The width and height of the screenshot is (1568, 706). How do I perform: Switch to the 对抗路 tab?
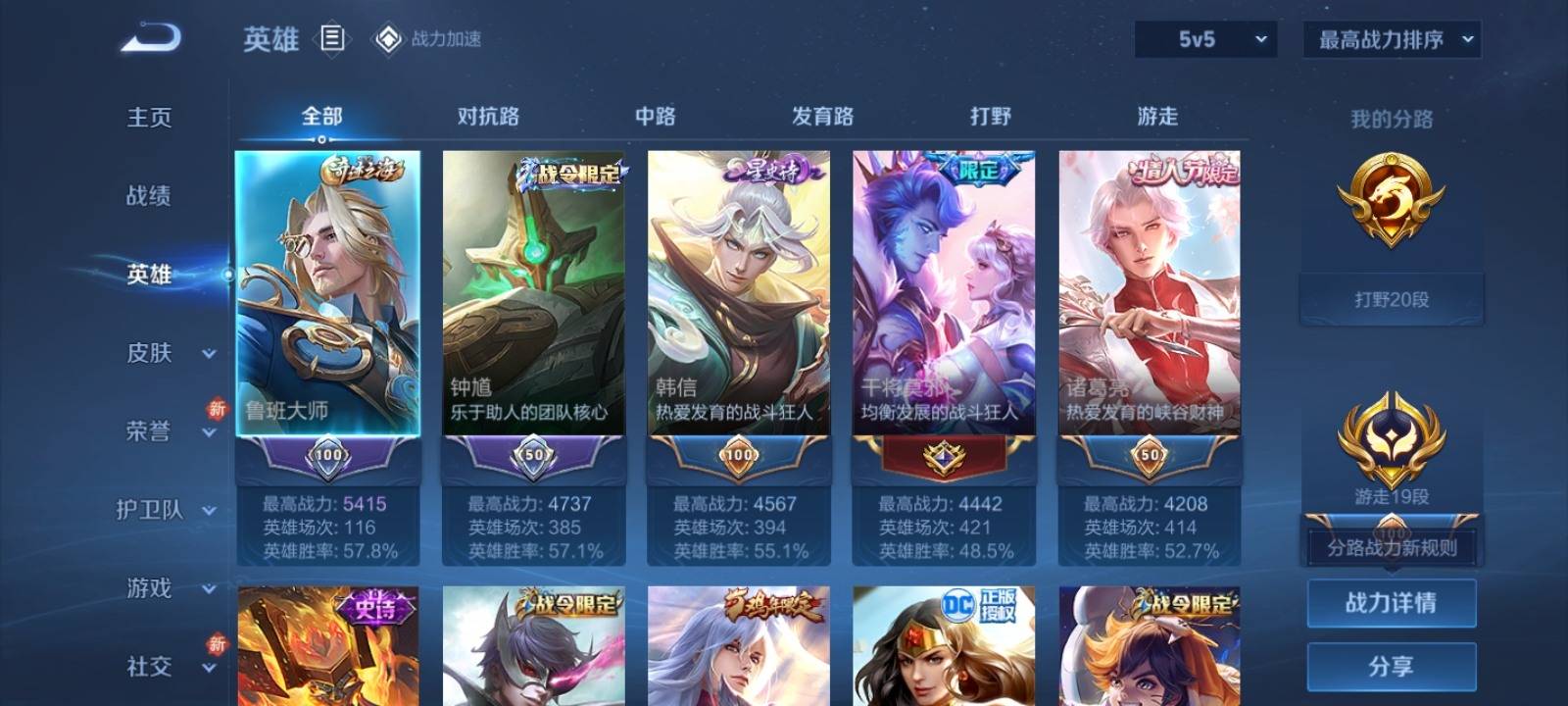pos(488,116)
